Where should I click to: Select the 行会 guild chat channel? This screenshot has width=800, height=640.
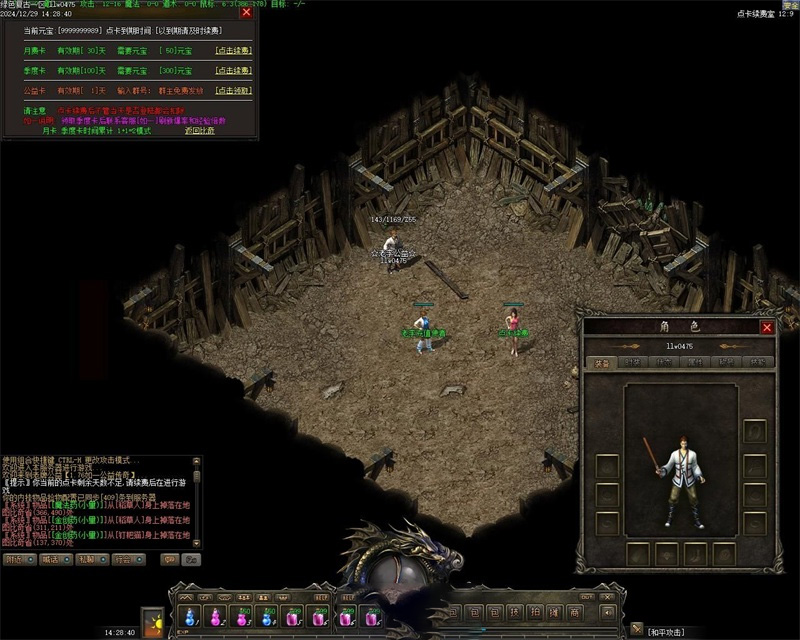coord(127,559)
